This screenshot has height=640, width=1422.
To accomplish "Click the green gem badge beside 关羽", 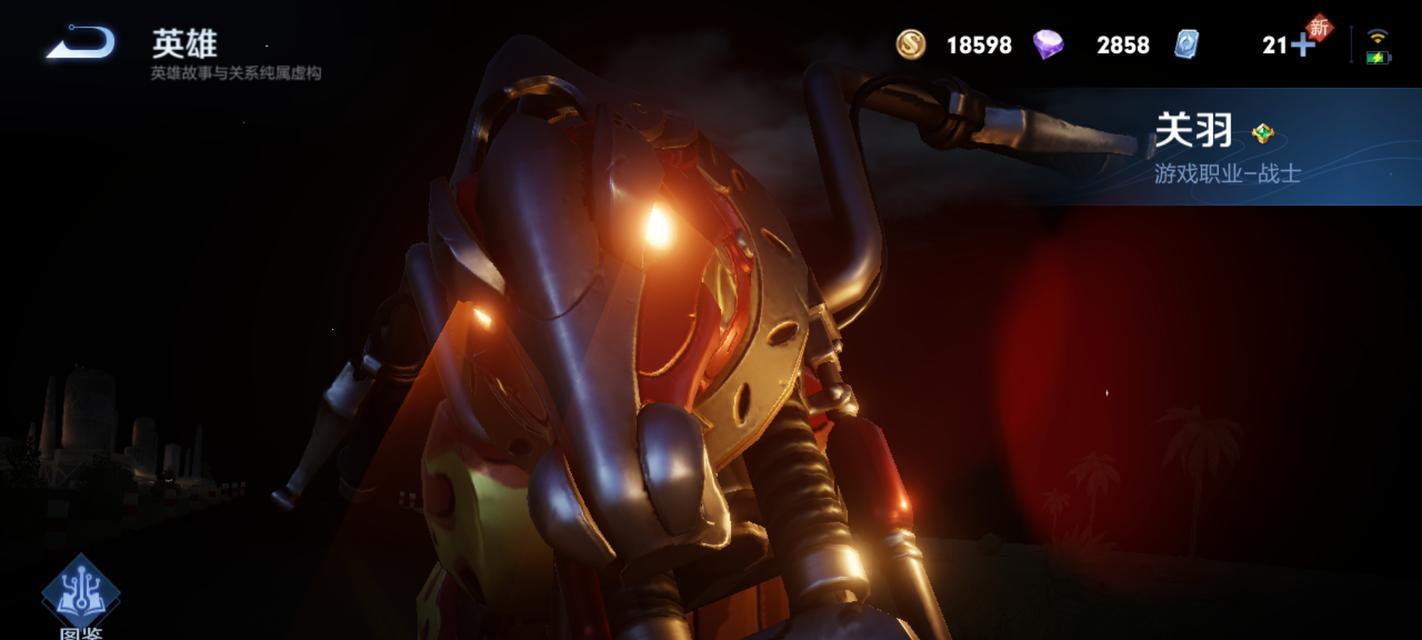I will point(1263,133).
